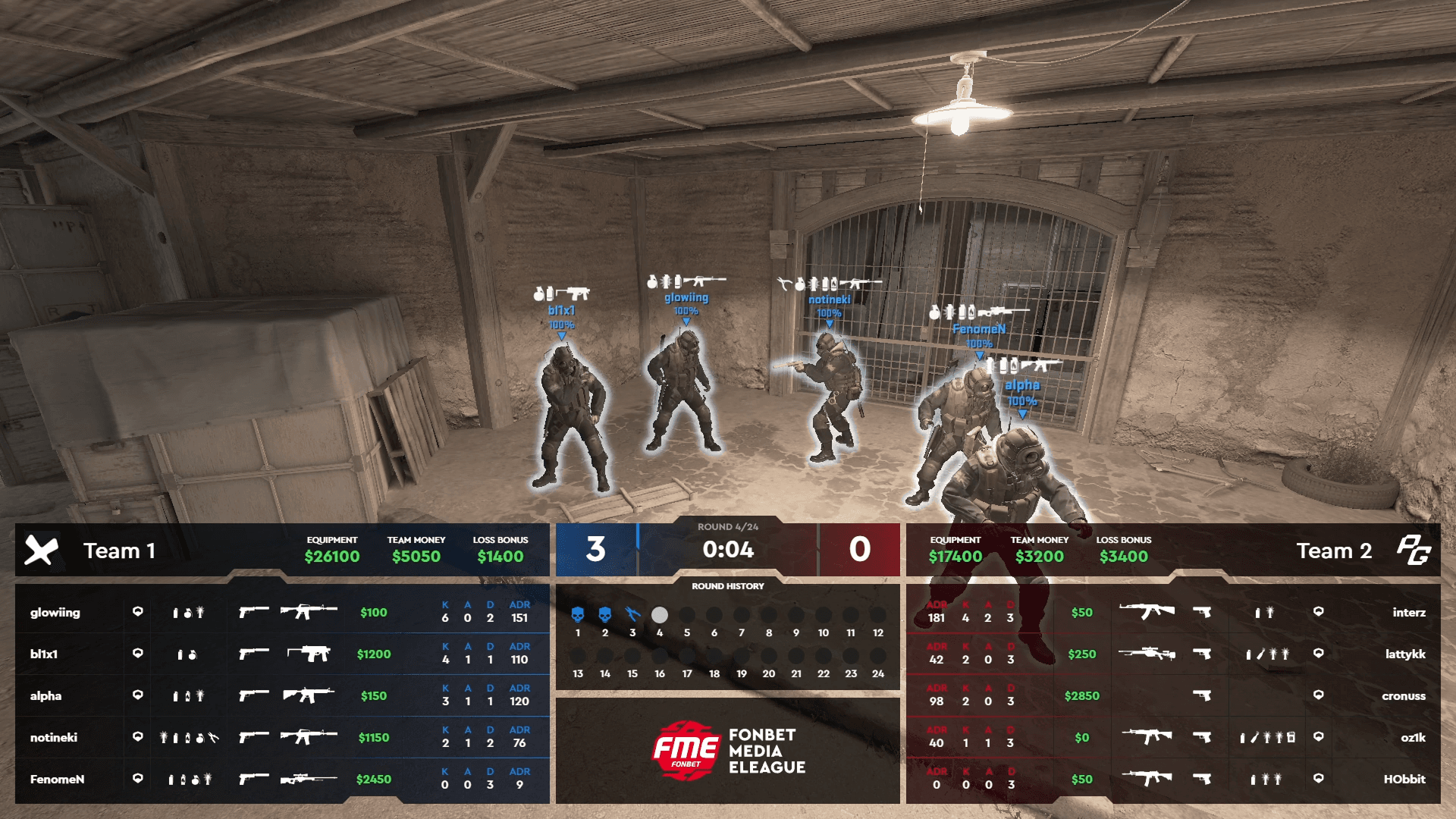Click interz's AK-47 rifle icon
The height and width of the screenshot is (819, 1456).
click(1146, 611)
